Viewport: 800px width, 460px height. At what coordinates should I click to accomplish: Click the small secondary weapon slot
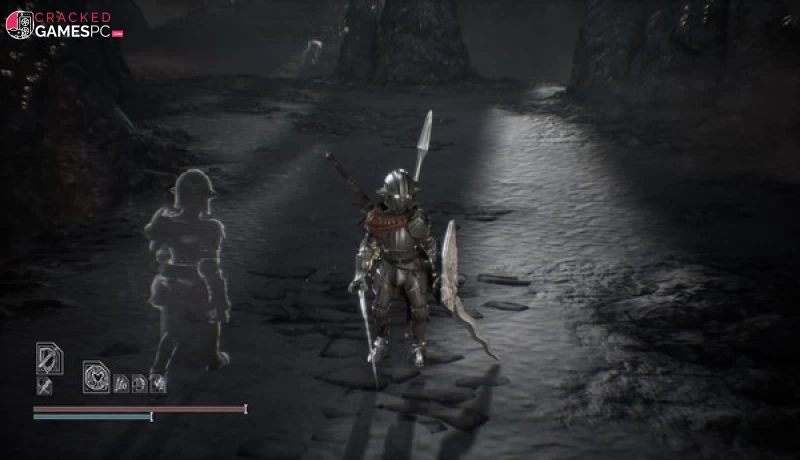point(44,385)
